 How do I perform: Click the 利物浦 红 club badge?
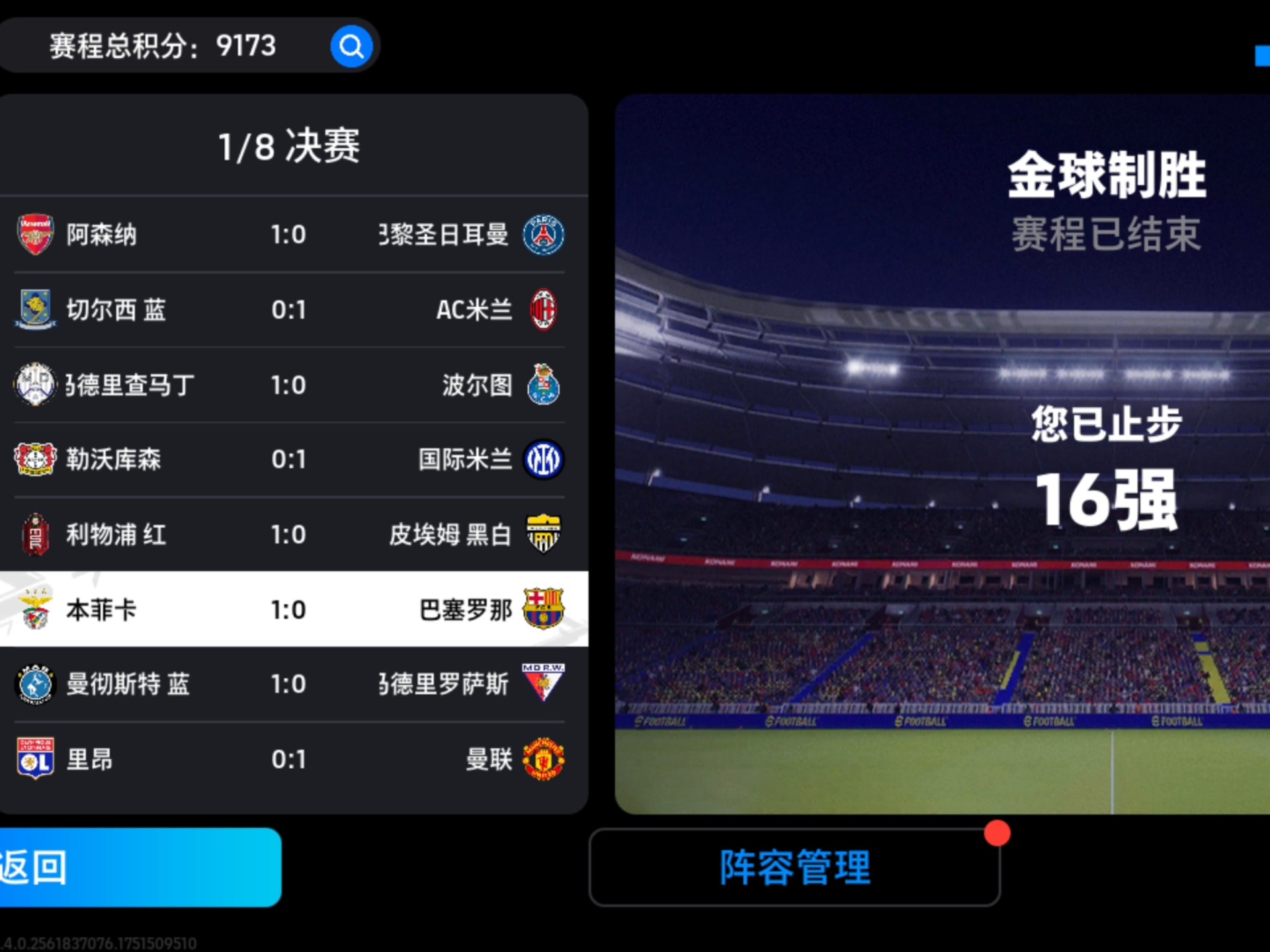[35, 534]
